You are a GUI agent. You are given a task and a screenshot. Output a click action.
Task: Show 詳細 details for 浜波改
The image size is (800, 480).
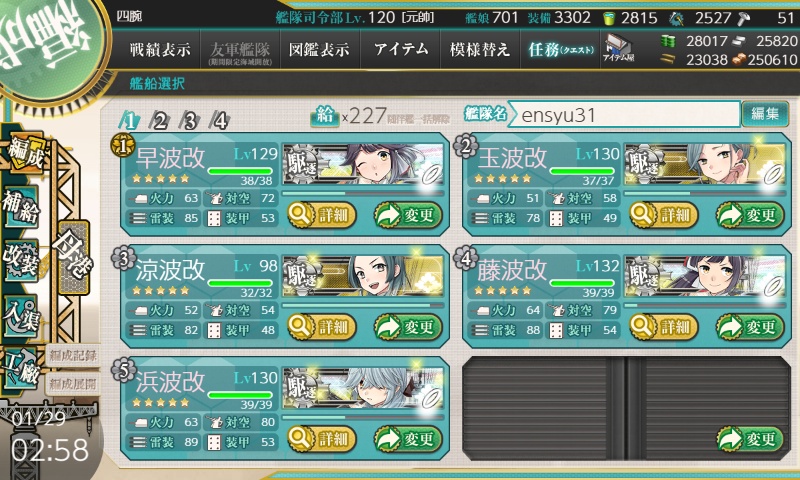[x=321, y=438]
